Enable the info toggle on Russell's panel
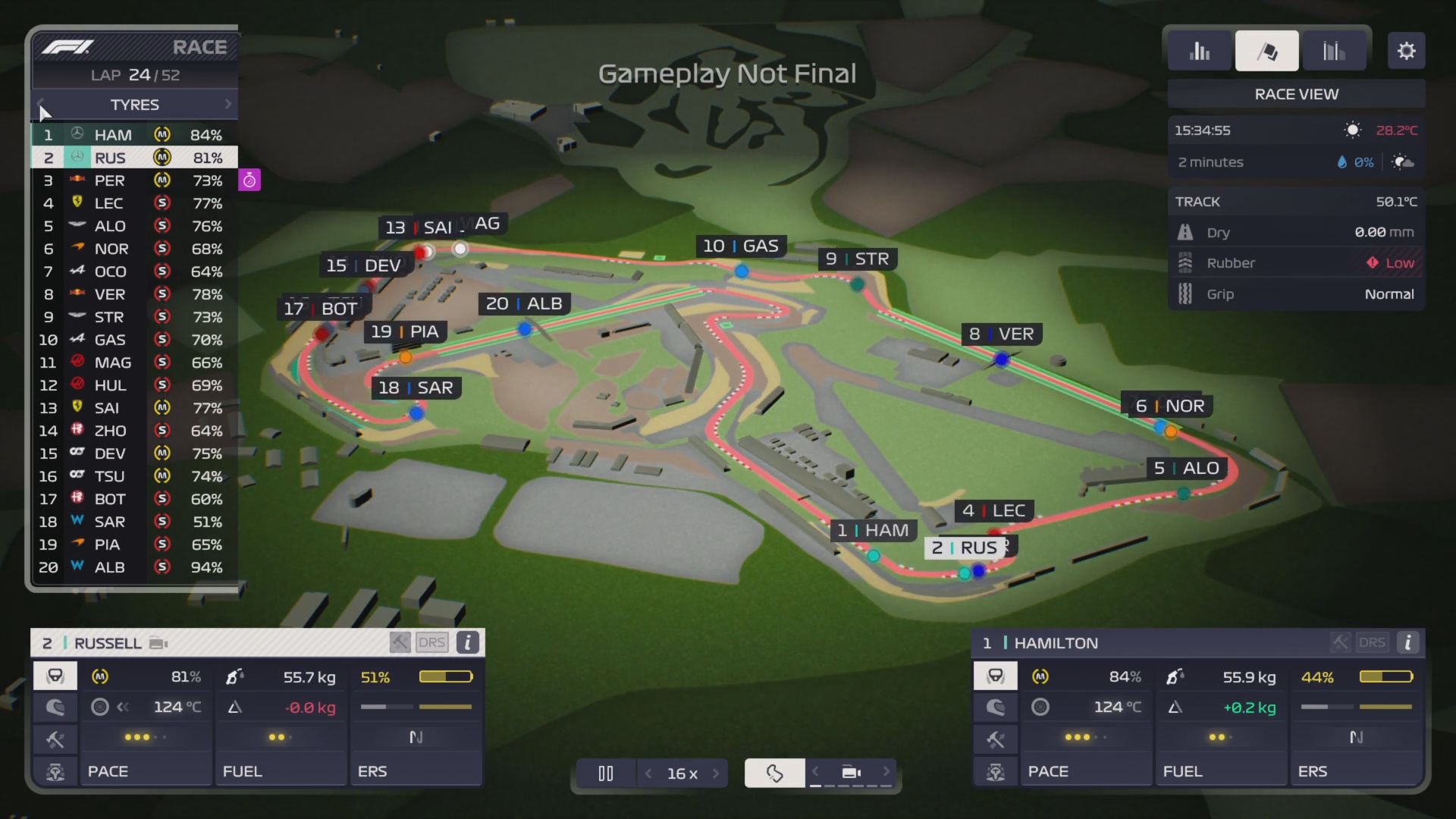This screenshot has width=1456, height=819. point(467,642)
